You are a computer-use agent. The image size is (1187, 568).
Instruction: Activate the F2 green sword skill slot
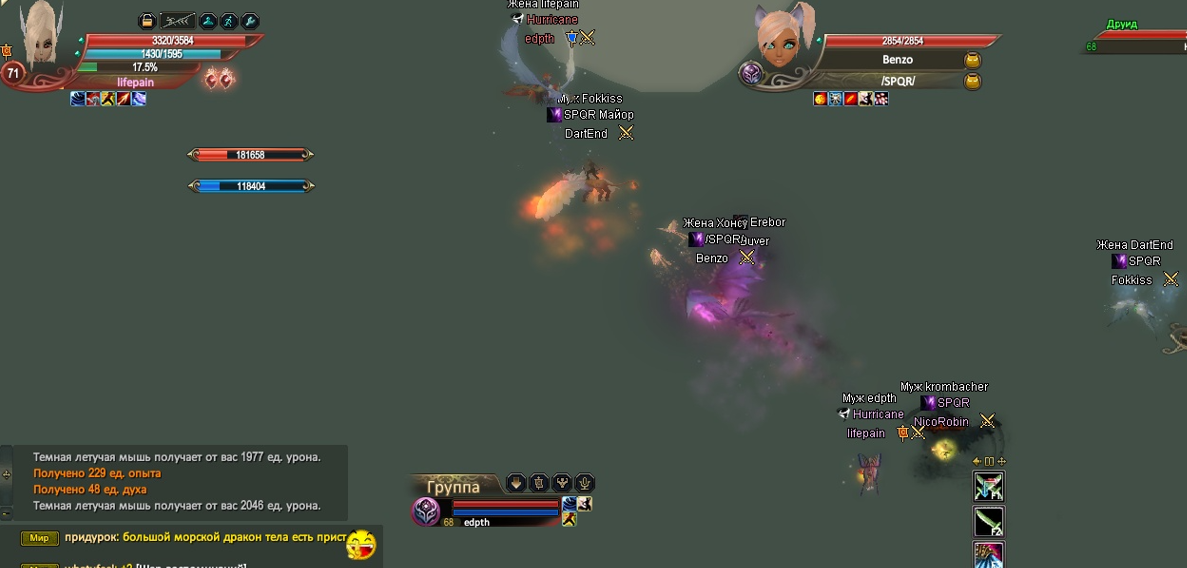pos(988,521)
